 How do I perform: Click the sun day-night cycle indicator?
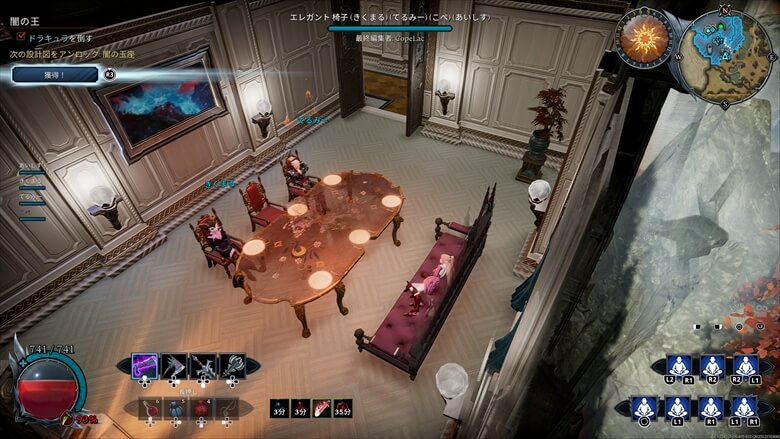642,38
